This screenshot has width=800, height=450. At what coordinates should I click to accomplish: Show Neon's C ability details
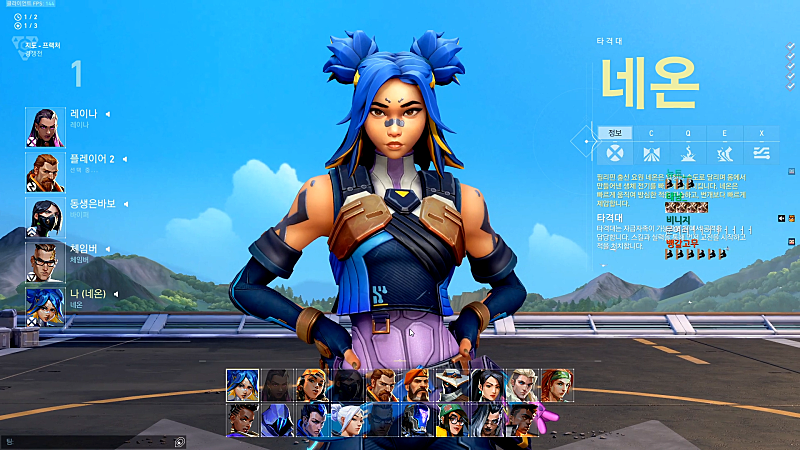pyautogui.click(x=651, y=133)
